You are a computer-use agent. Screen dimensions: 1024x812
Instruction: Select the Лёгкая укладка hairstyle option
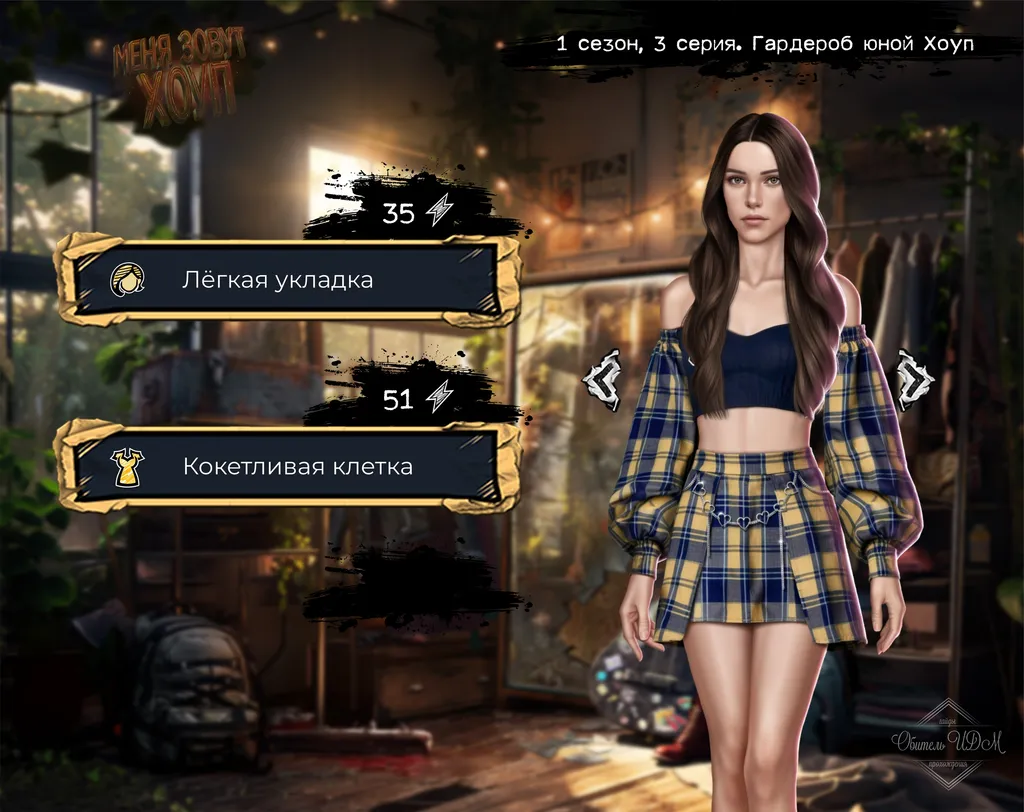click(287, 280)
